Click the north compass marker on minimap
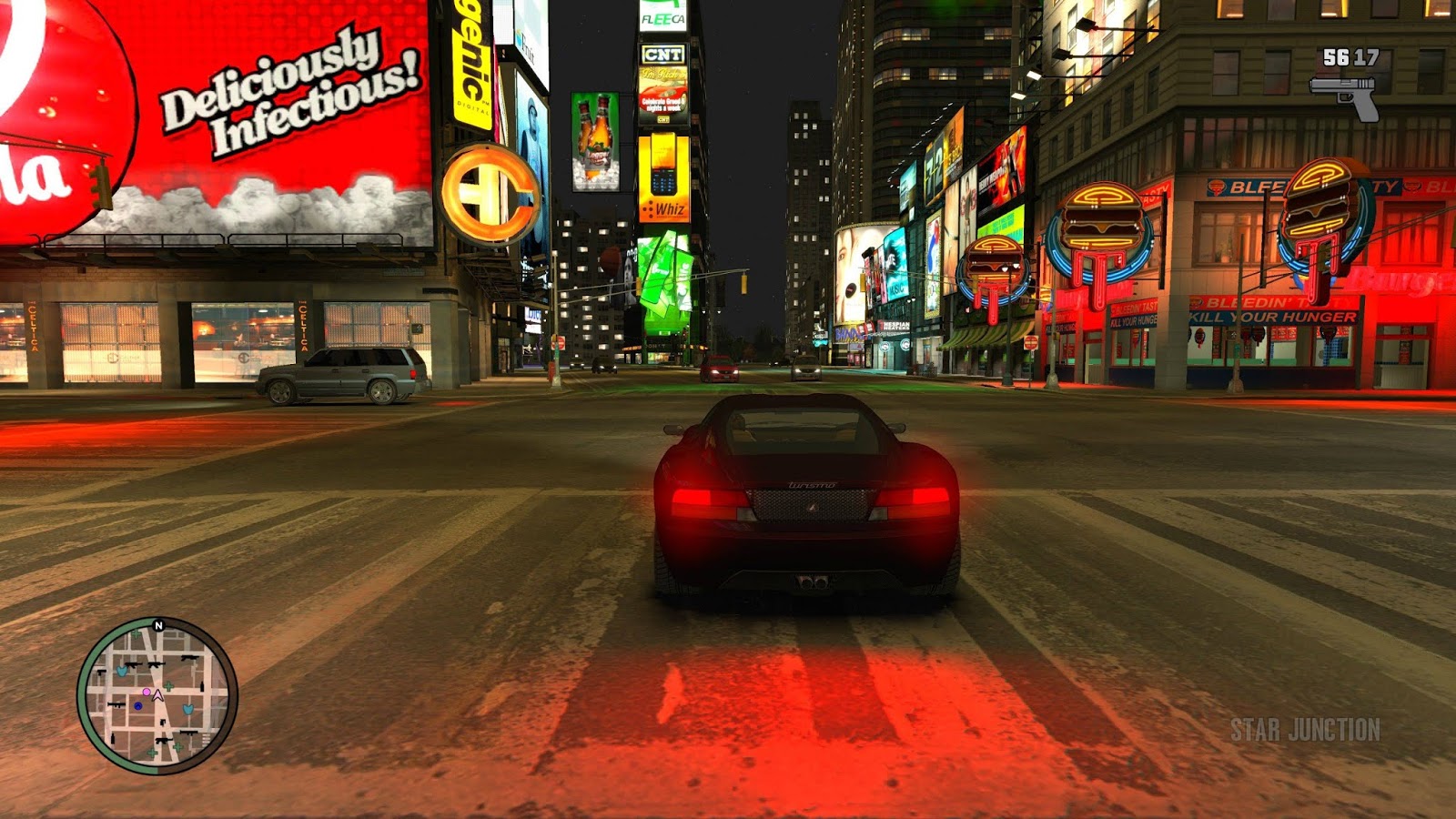1456x819 pixels. pos(158,624)
